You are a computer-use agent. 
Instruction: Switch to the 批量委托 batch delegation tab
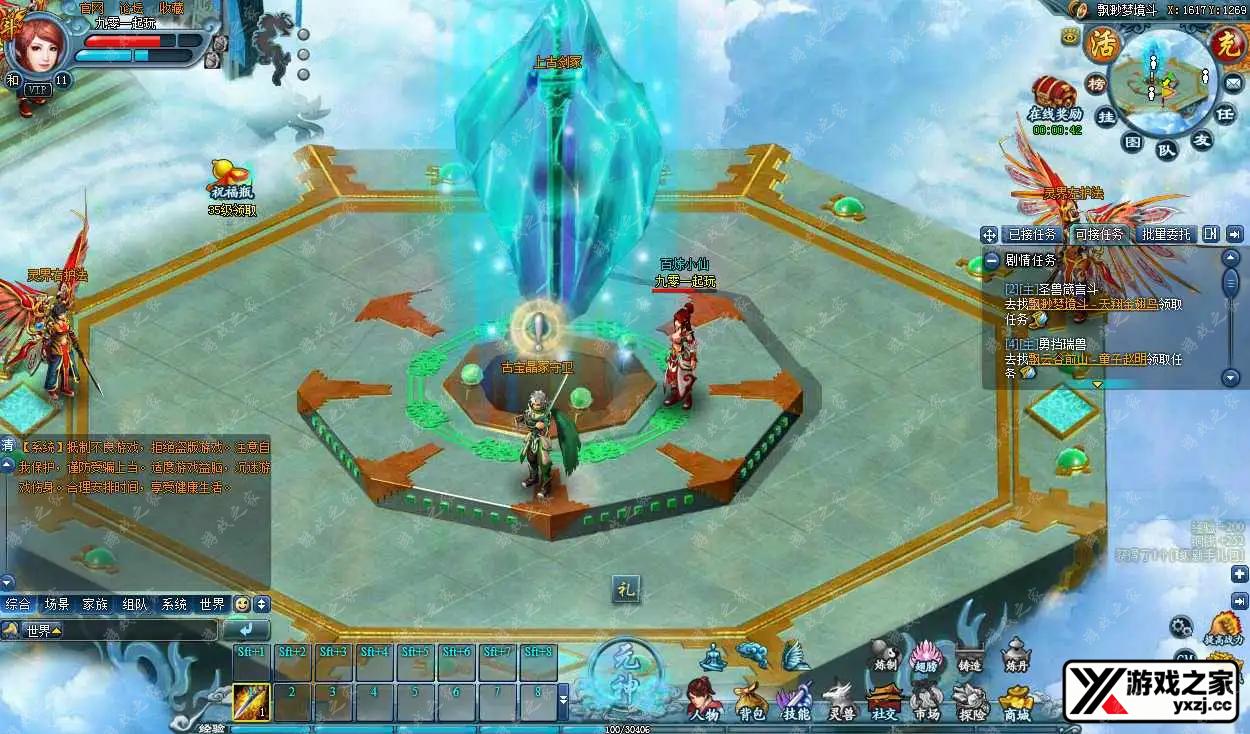1166,234
